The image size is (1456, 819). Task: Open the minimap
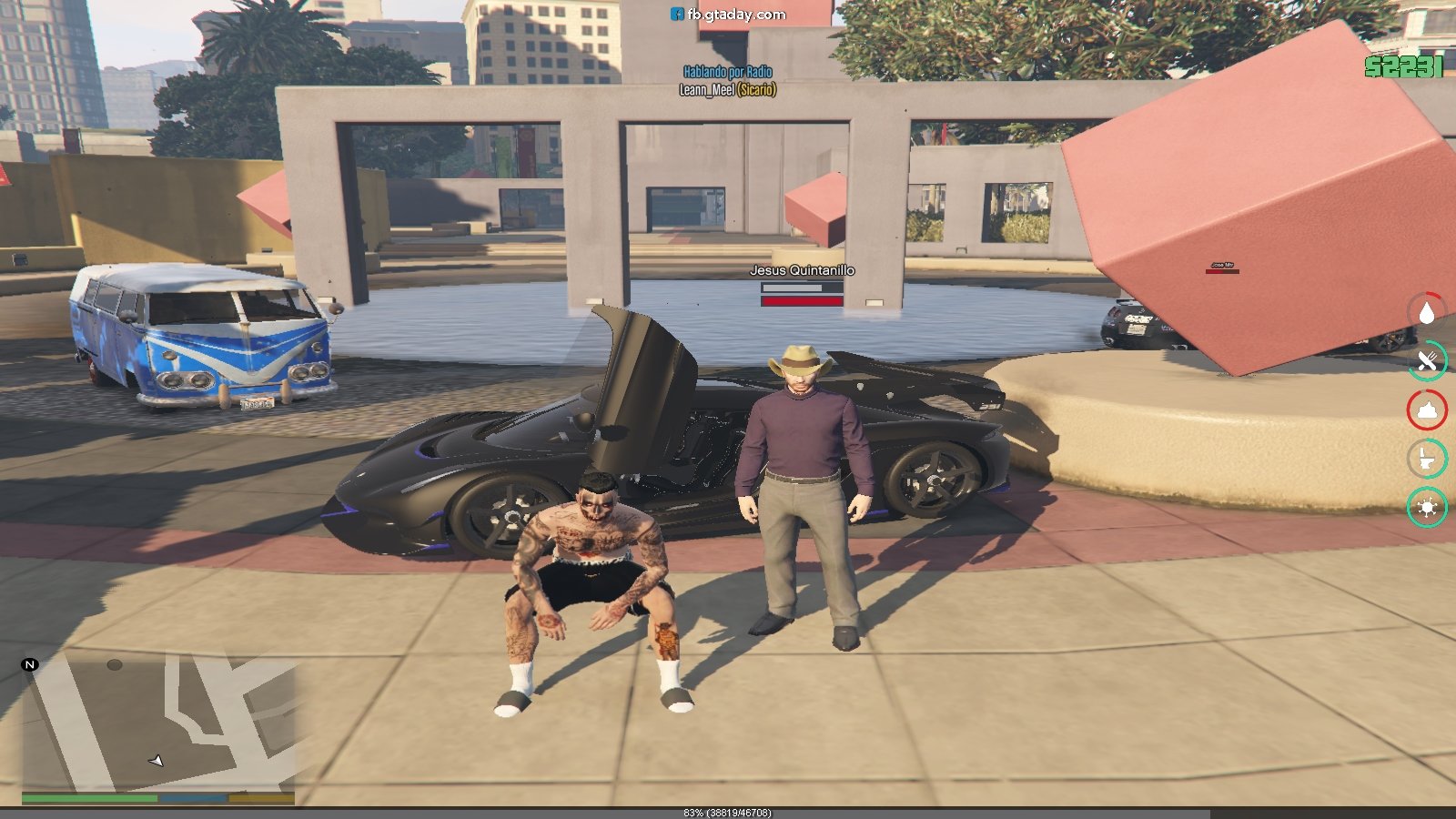[159, 723]
